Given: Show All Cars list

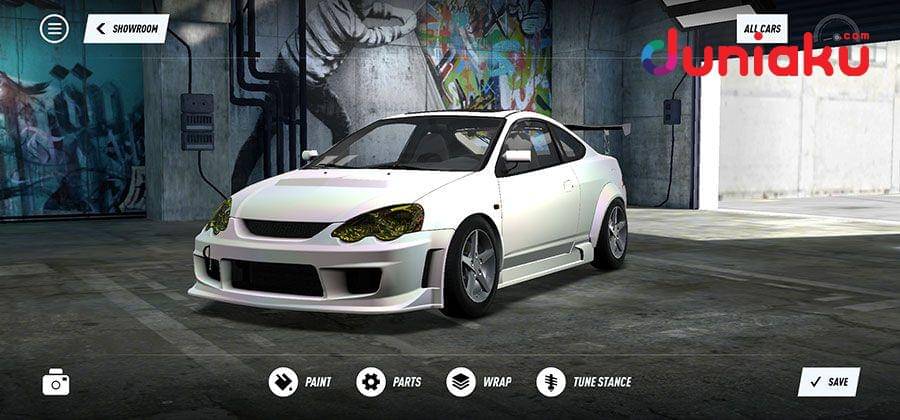Looking at the screenshot, I should click(762, 29).
